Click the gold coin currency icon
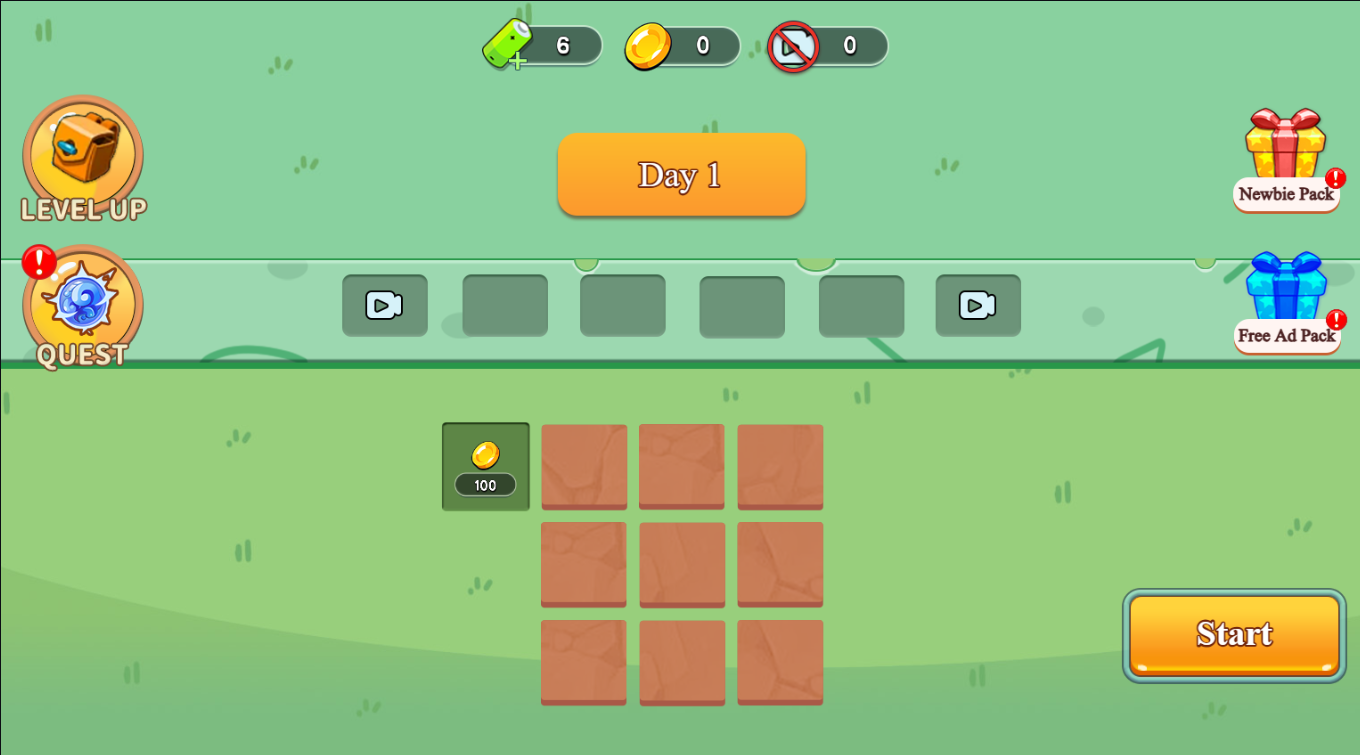Screen dimensions: 1360x755 click(x=648, y=46)
